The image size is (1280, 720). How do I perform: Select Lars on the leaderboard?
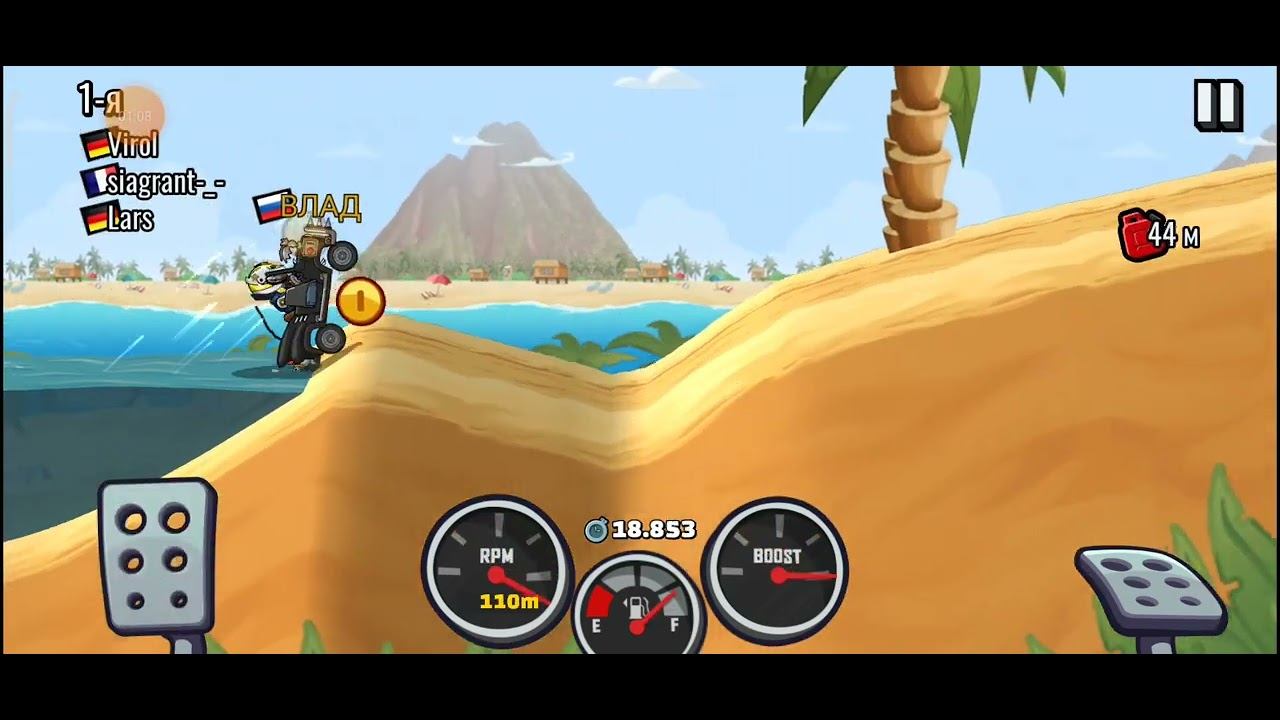[x=132, y=220]
